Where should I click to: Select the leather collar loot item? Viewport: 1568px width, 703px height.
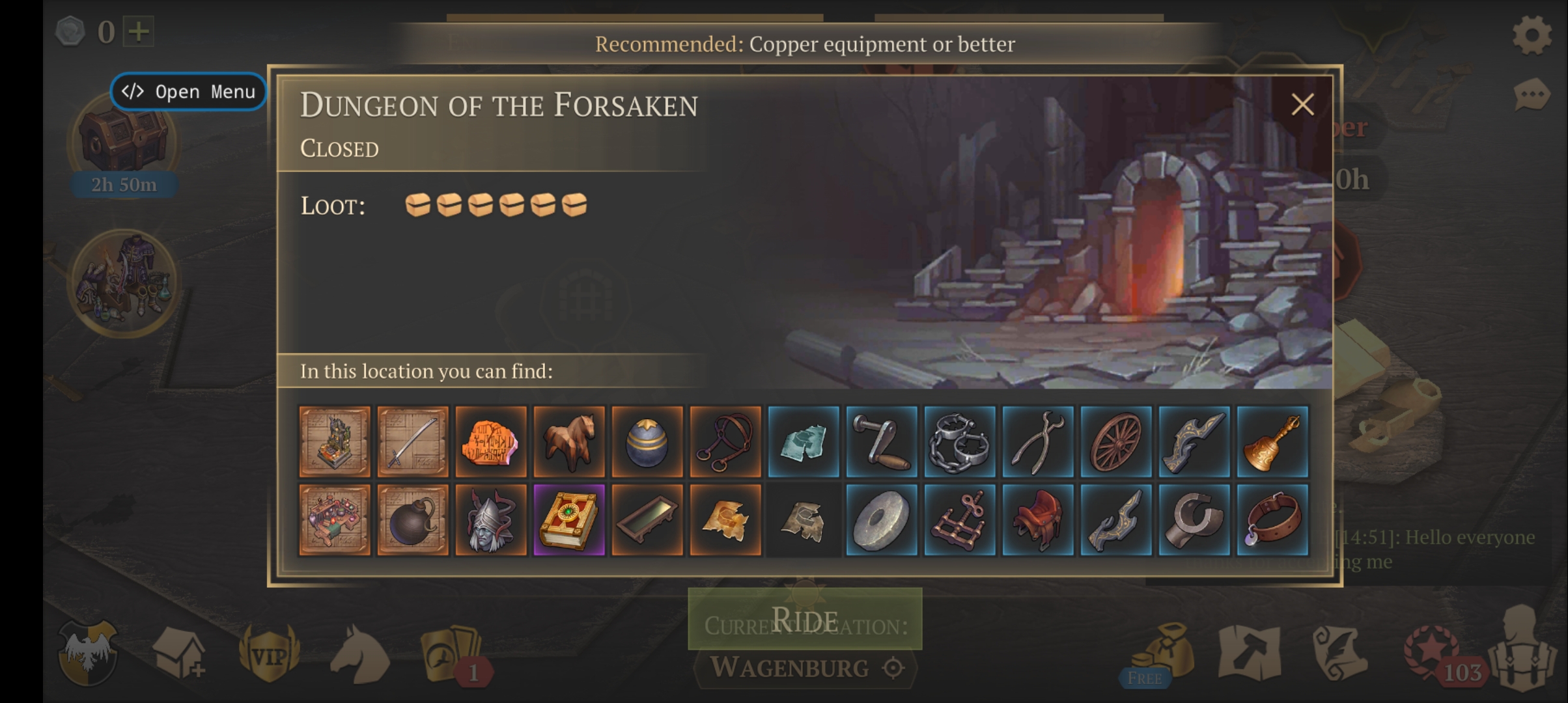tap(1272, 519)
